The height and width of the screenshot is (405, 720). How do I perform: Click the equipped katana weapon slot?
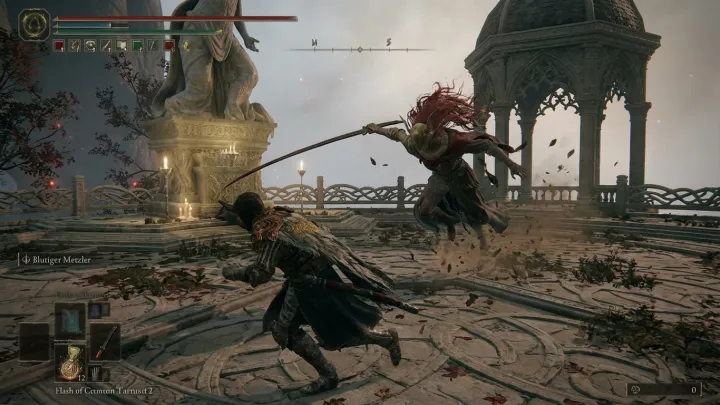pos(105,341)
